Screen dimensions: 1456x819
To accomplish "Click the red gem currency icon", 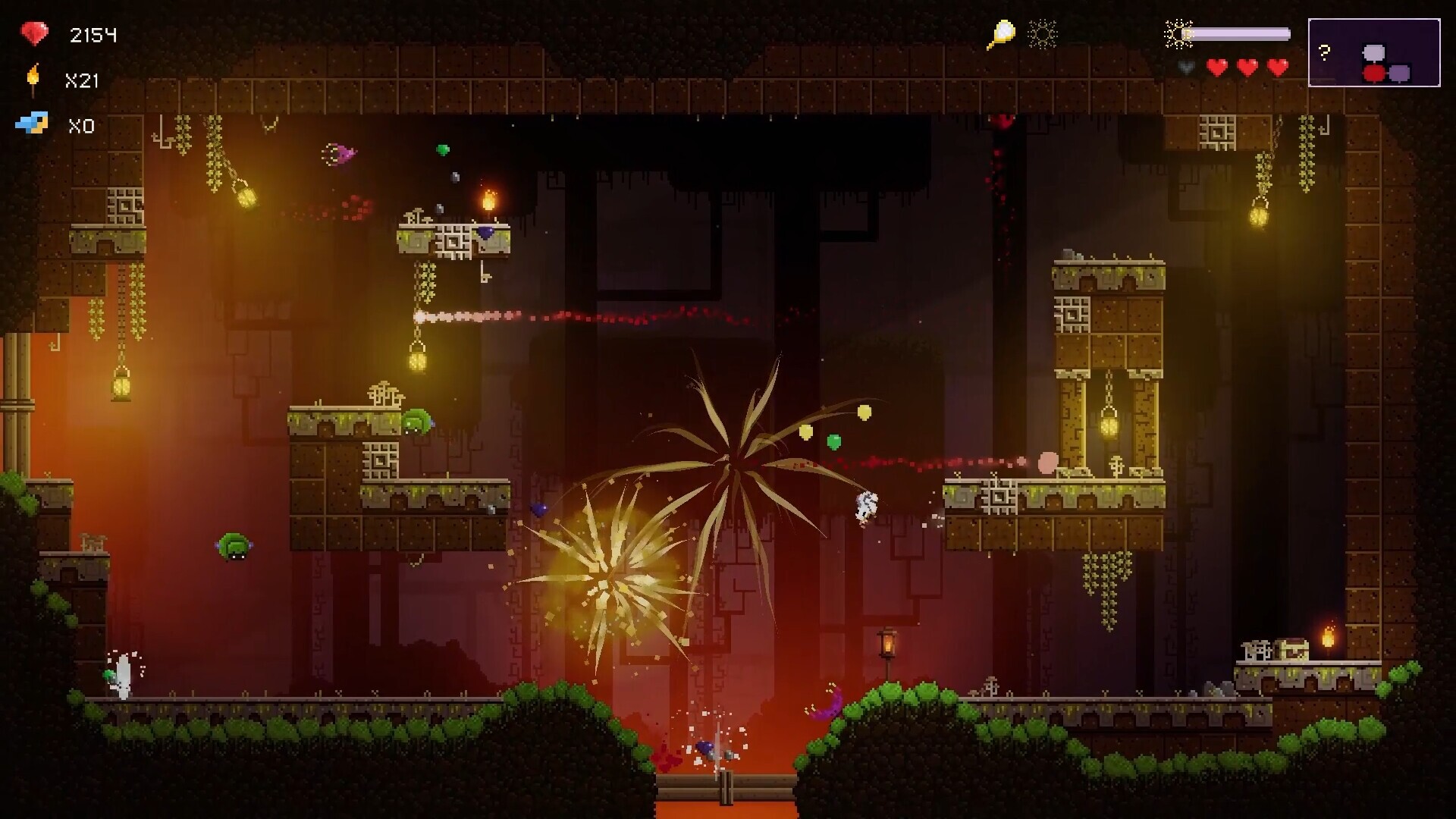I will click(34, 34).
